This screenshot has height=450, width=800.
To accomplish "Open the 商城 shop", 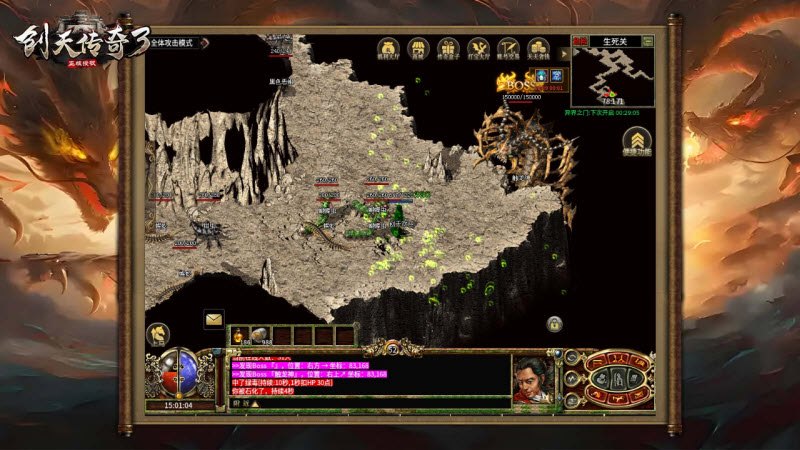I will coord(418,48).
